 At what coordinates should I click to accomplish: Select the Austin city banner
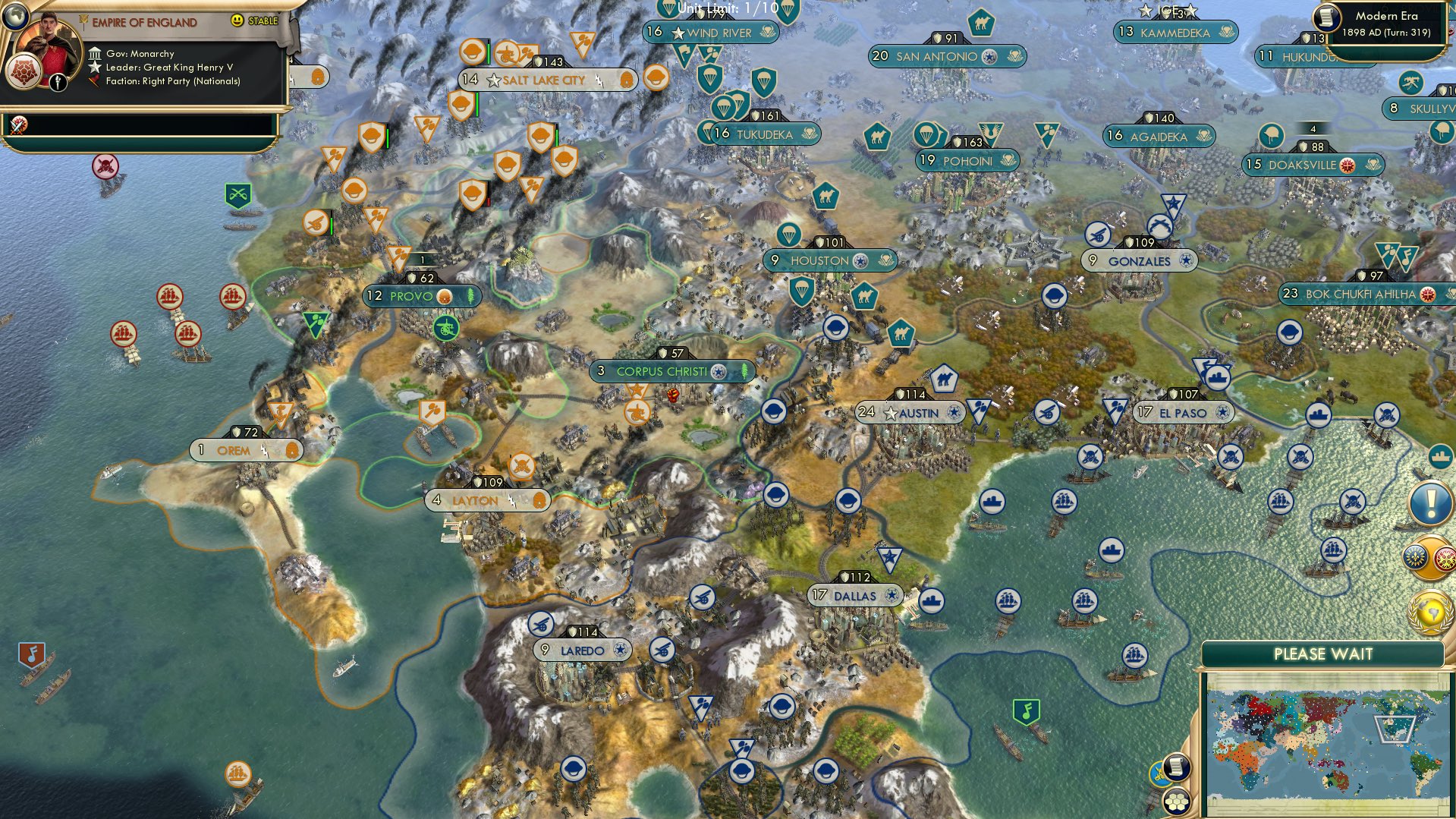910,414
